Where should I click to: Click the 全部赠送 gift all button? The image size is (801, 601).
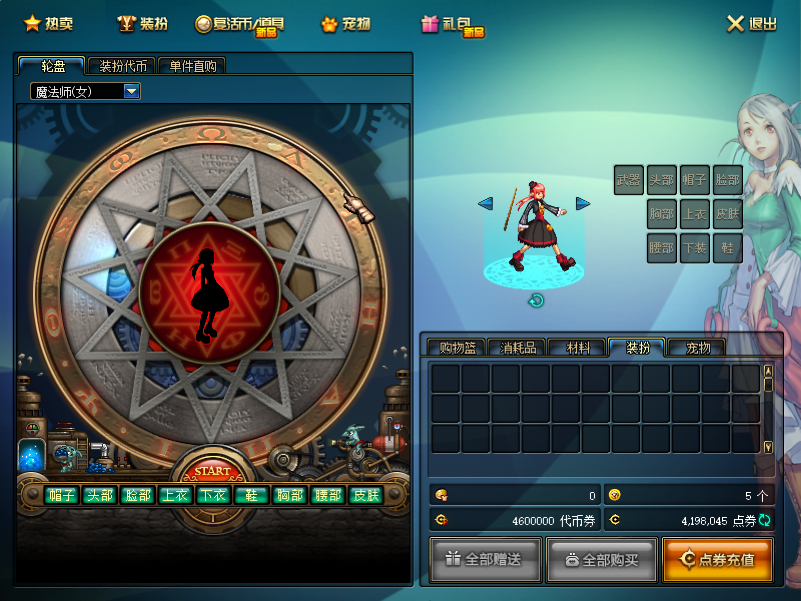coord(487,559)
